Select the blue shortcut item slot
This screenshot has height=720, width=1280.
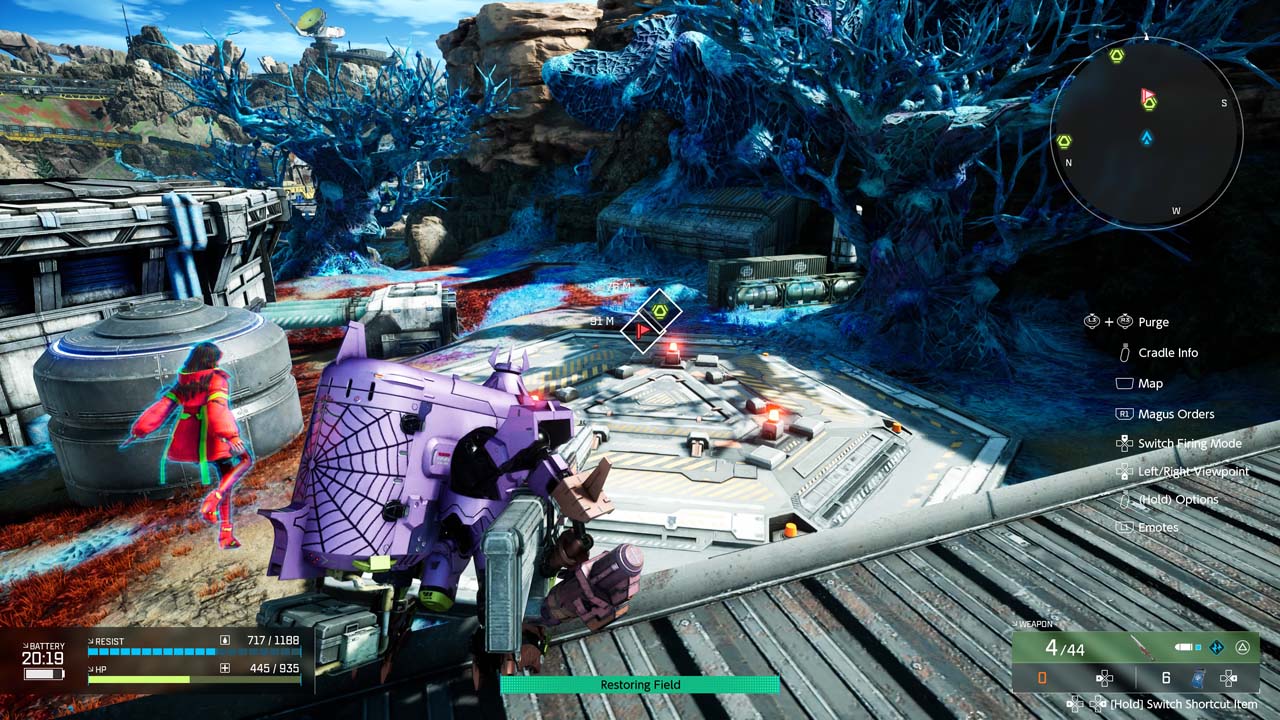(x=1199, y=678)
